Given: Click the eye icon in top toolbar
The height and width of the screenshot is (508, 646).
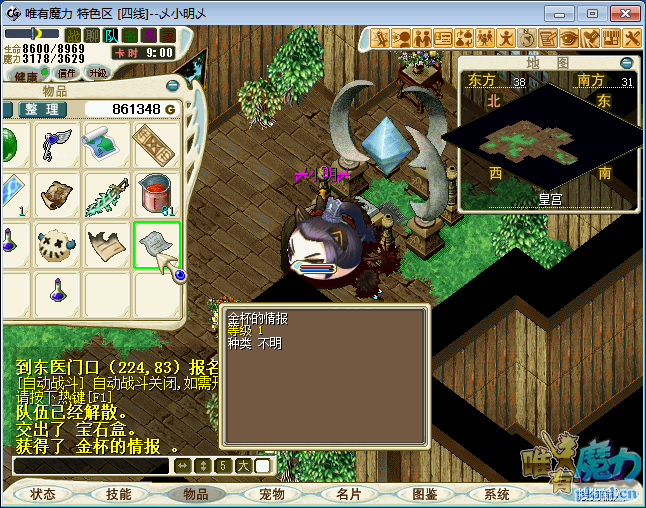Looking at the screenshot, I should pyautogui.click(x=569, y=38).
